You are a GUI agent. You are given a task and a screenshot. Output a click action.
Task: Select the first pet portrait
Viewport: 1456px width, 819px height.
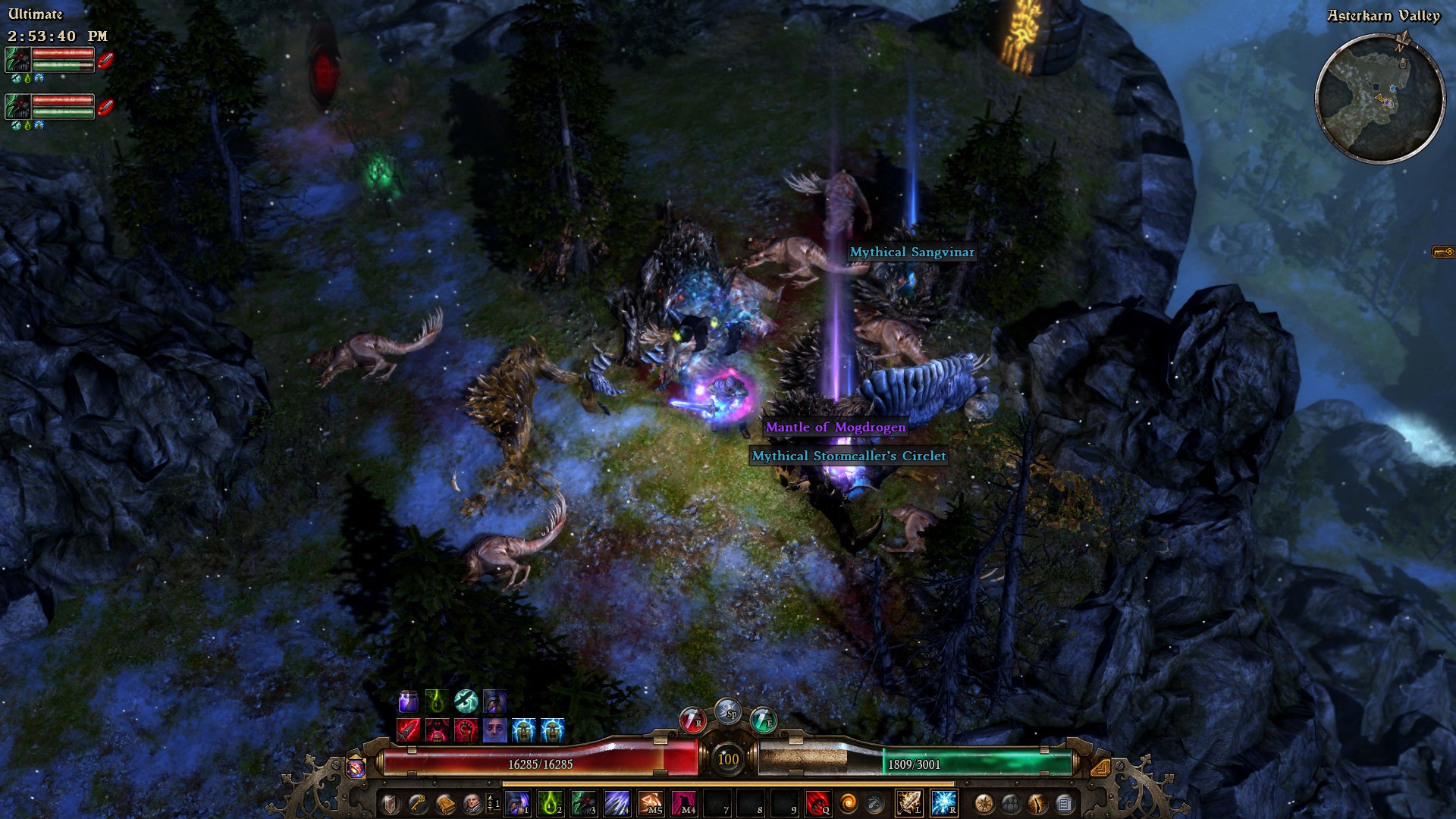pyautogui.click(x=18, y=60)
